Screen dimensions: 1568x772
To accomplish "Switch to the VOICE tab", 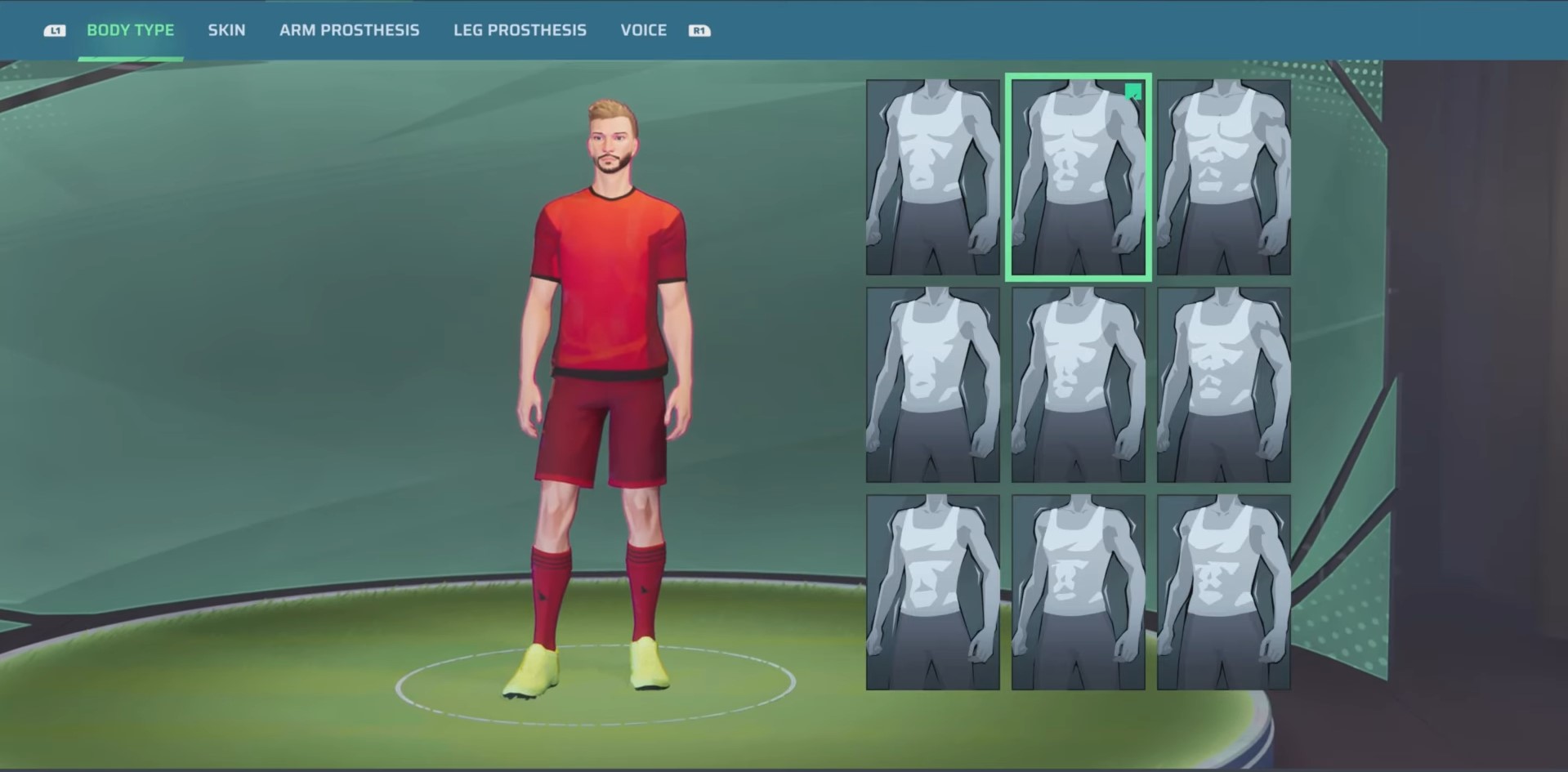I will [x=643, y=30].
